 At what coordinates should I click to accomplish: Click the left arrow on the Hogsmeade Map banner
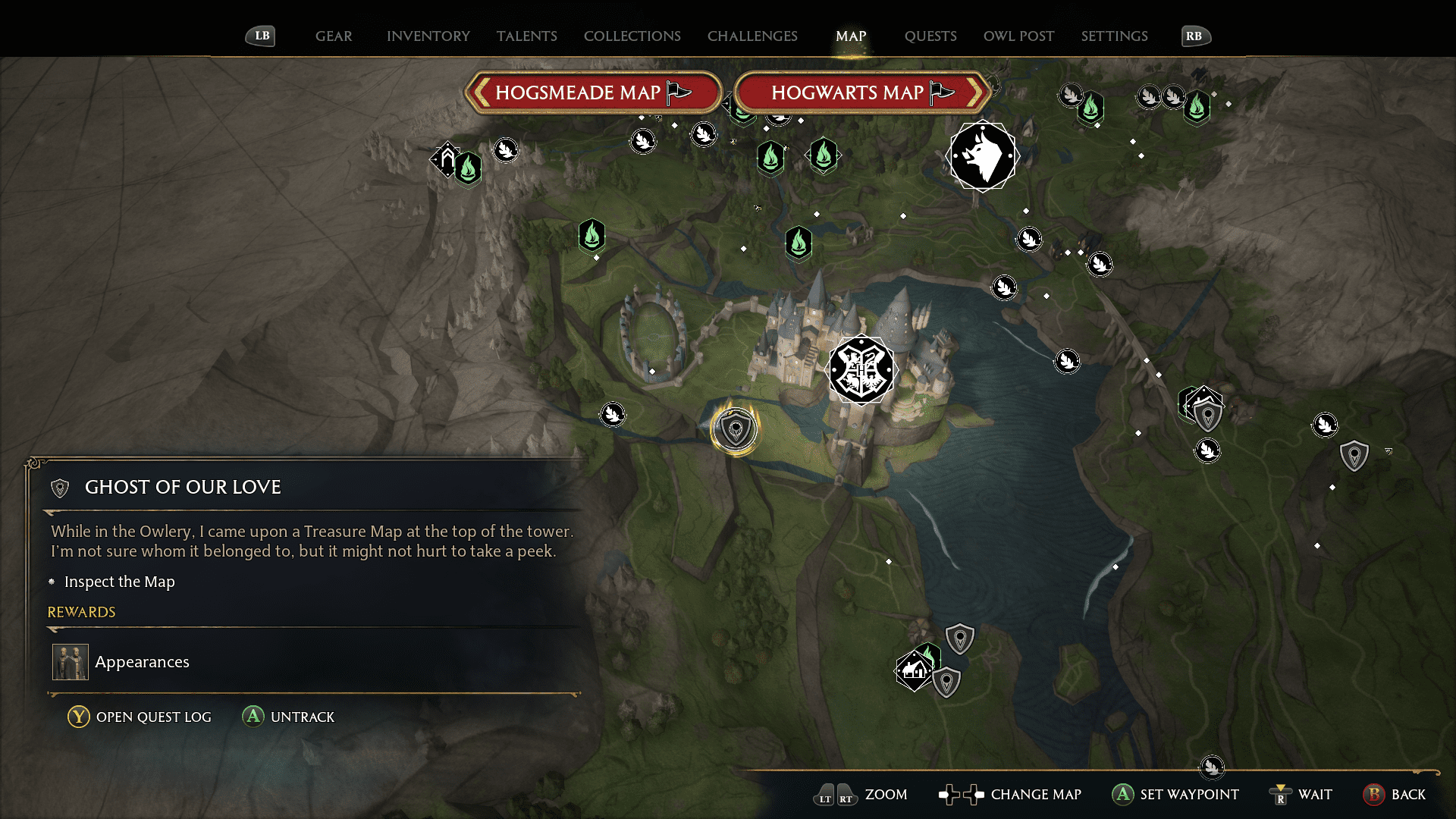[482, 92]
